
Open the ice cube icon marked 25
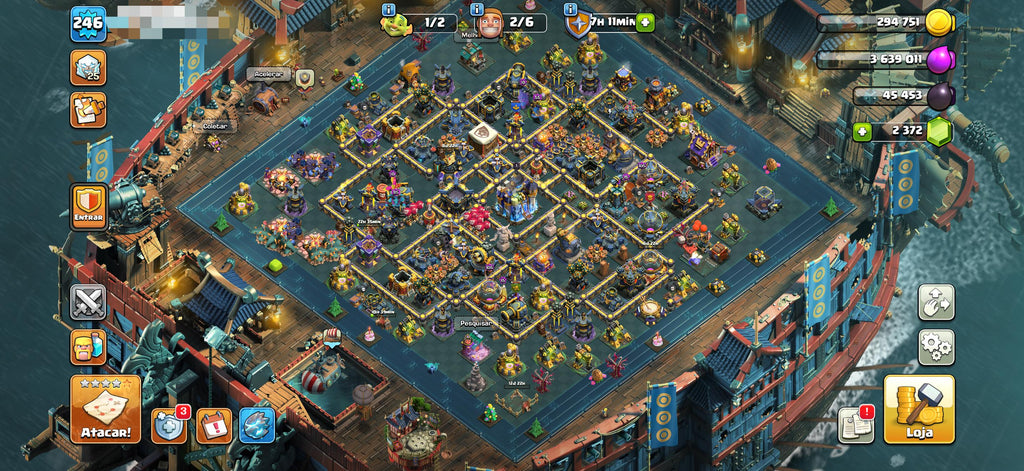pos(88,67)
